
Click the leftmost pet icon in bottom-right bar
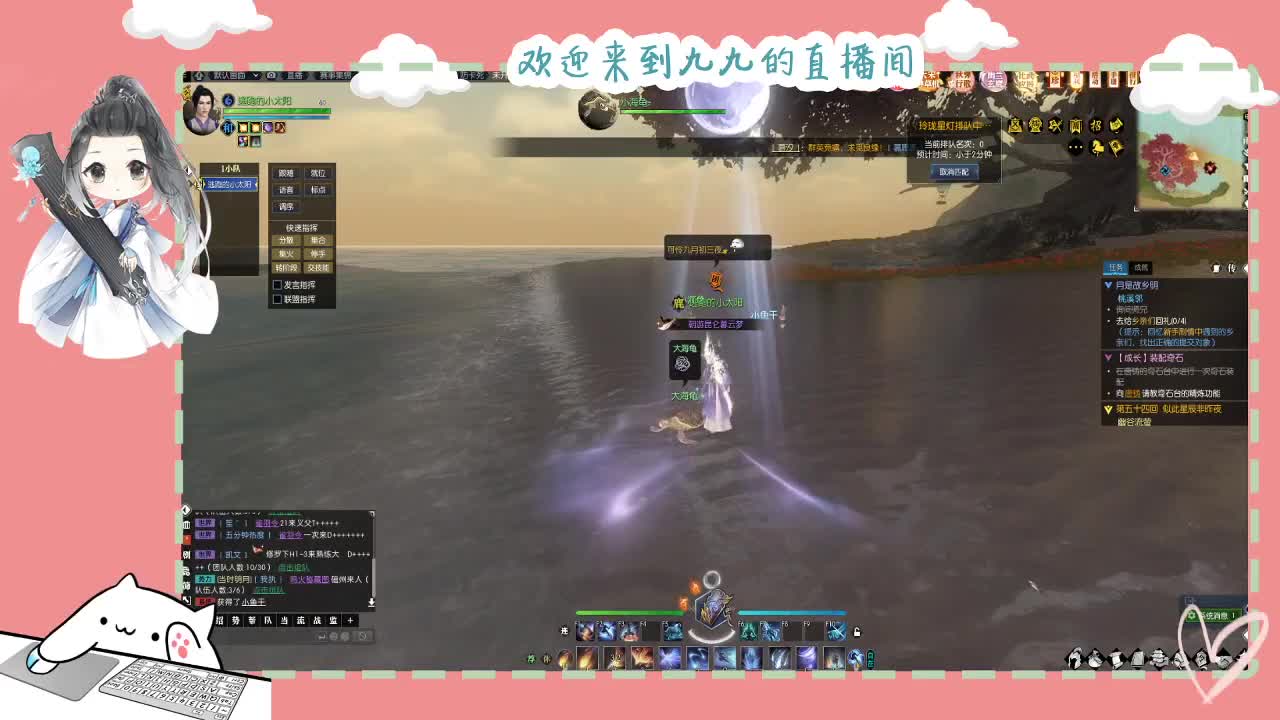1075,657
